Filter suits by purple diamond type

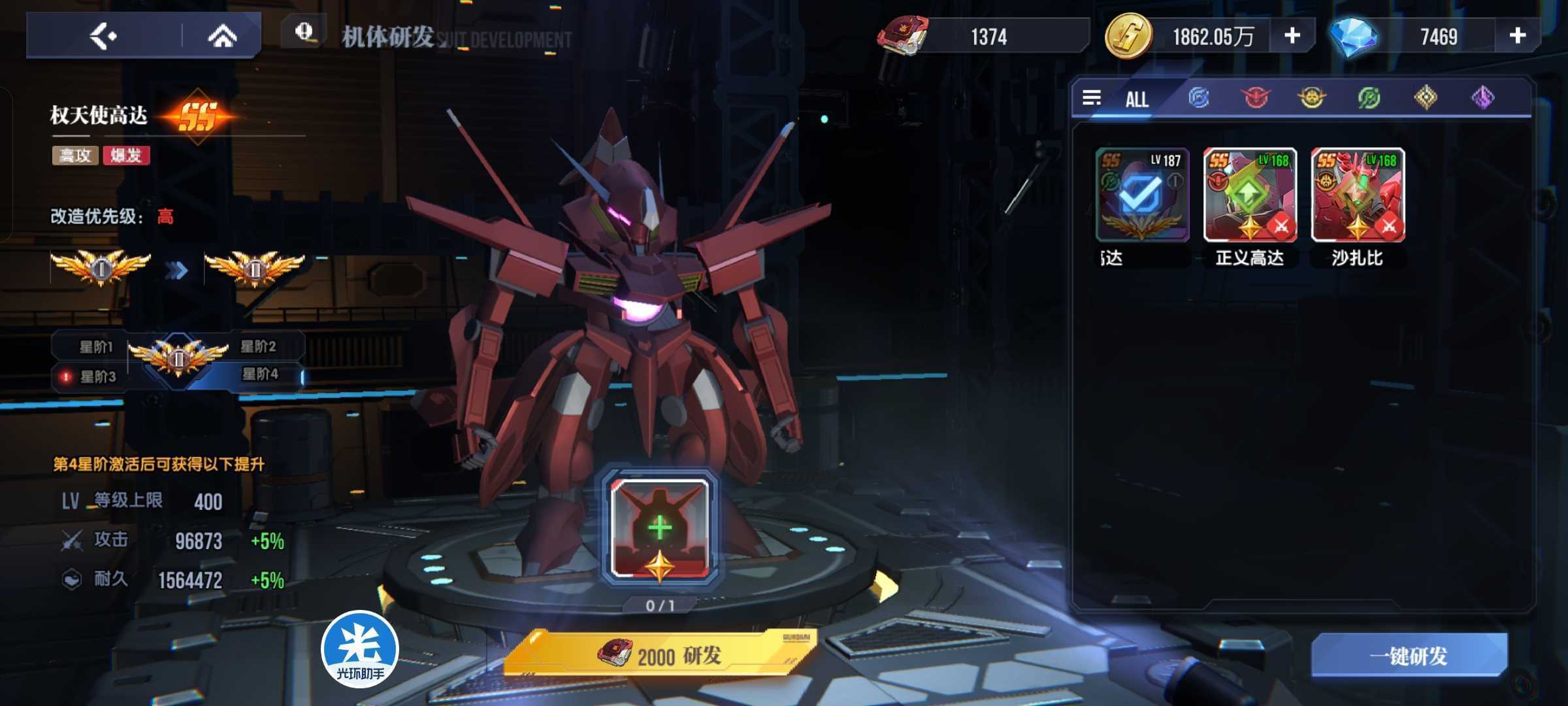point(1482,98)
